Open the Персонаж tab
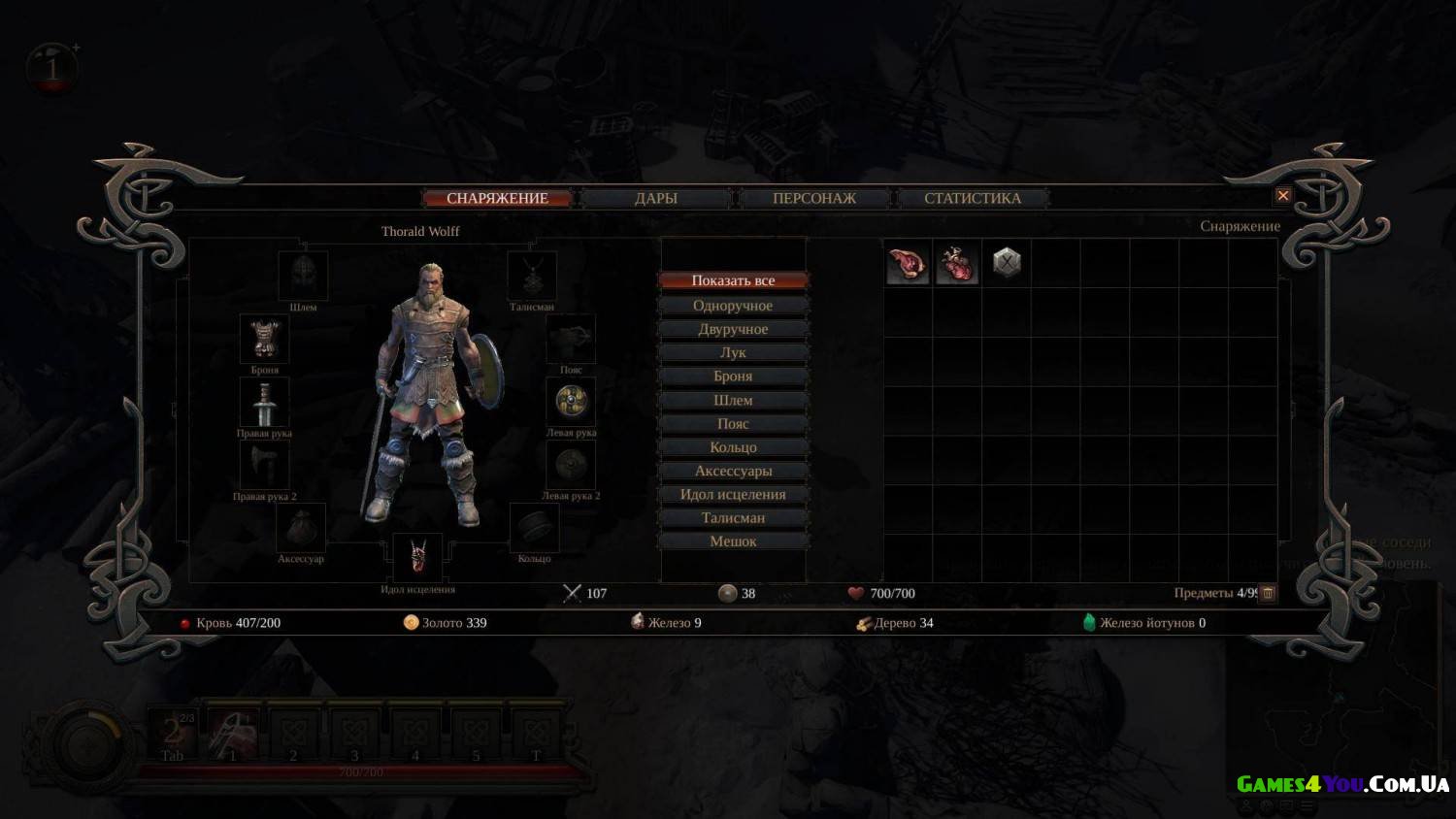 click(x=813, y=198)
